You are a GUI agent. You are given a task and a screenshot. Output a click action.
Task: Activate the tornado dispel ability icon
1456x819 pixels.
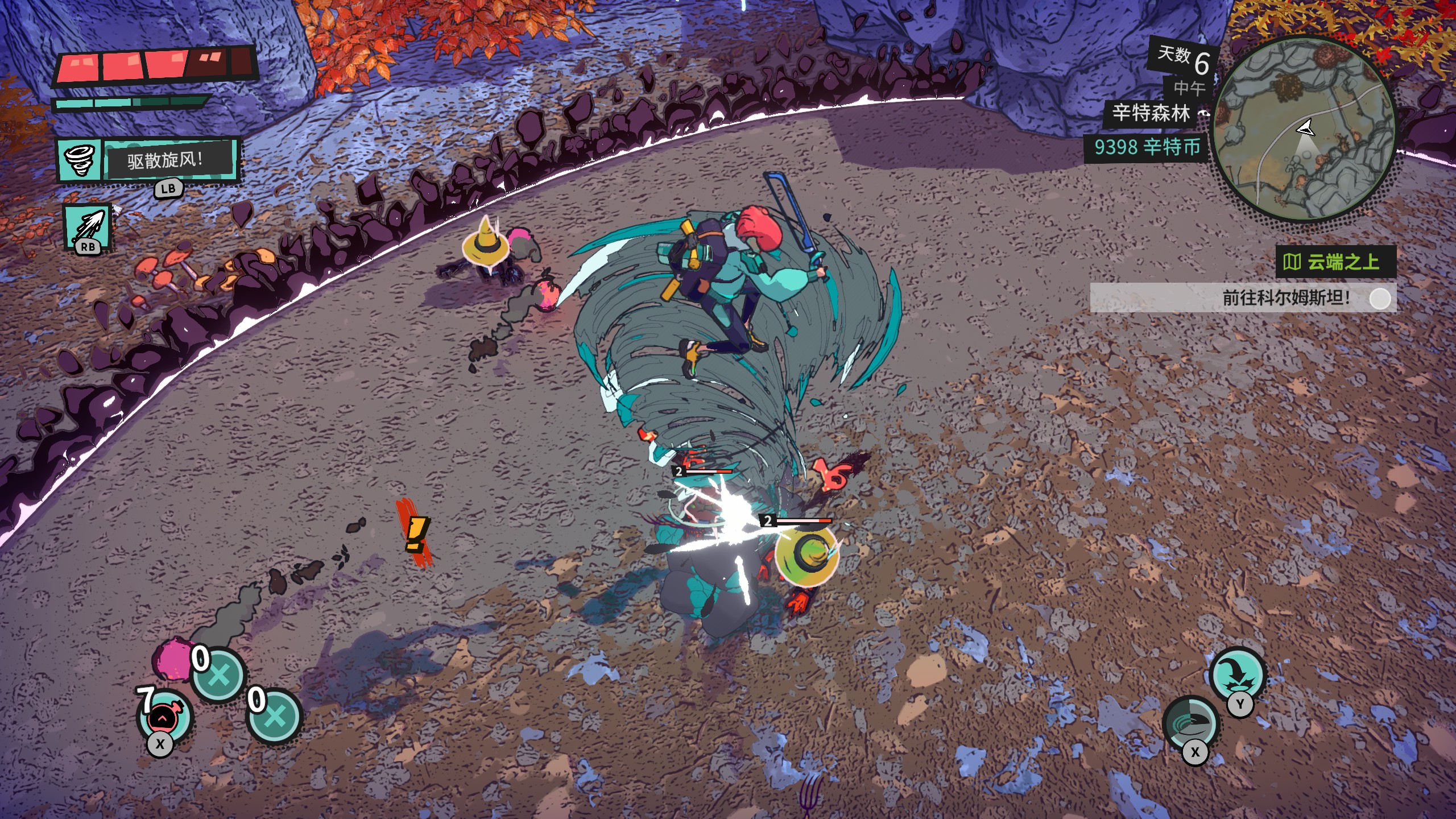(80, 160)
